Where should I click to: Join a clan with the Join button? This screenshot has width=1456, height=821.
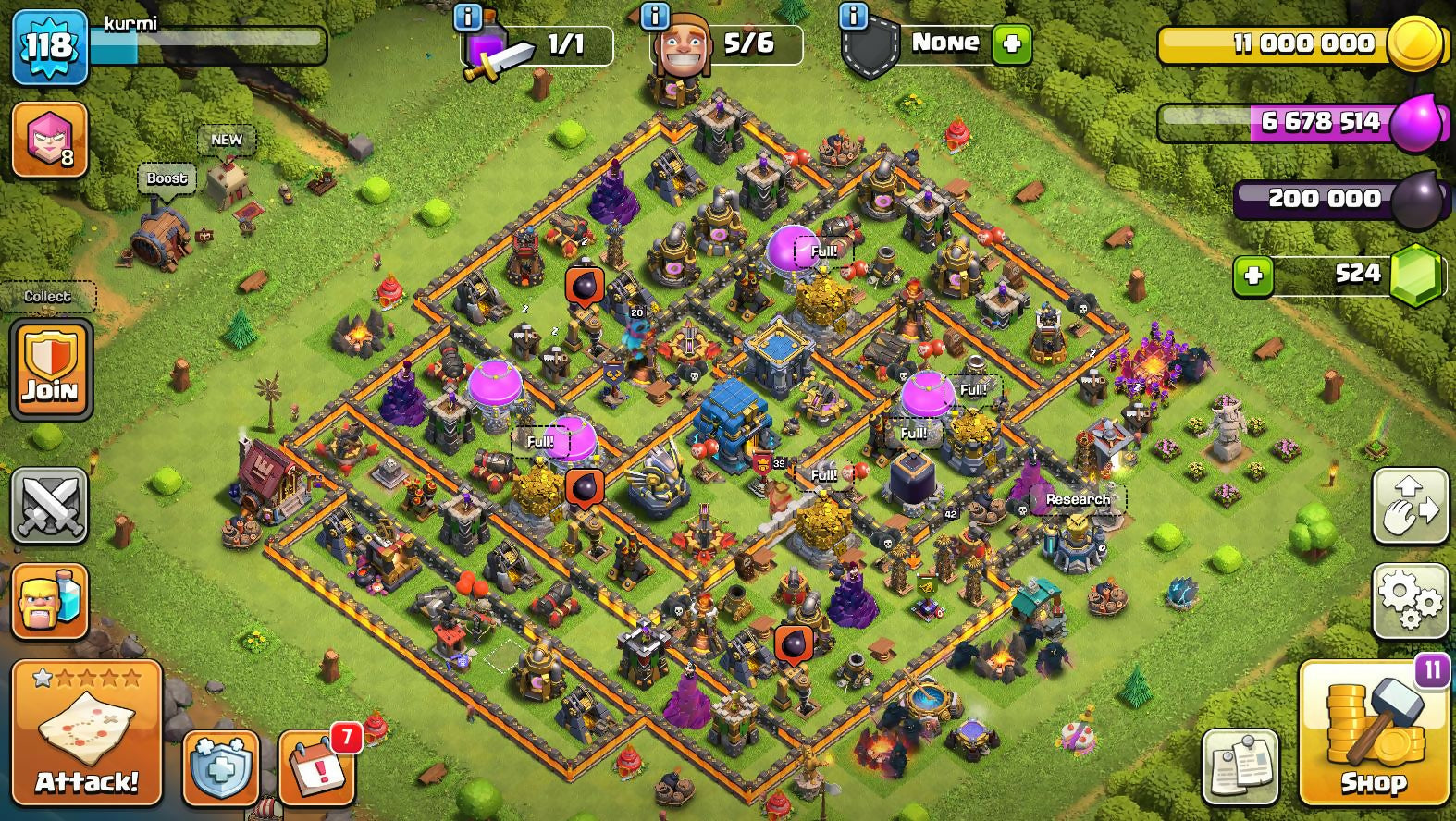tap(51, 369)
